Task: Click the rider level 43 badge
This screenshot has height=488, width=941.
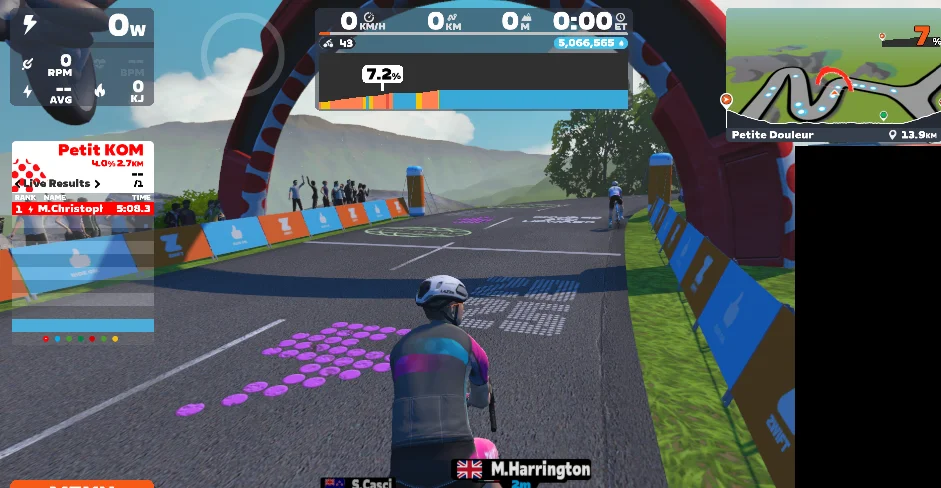Action: click(338, 43)
